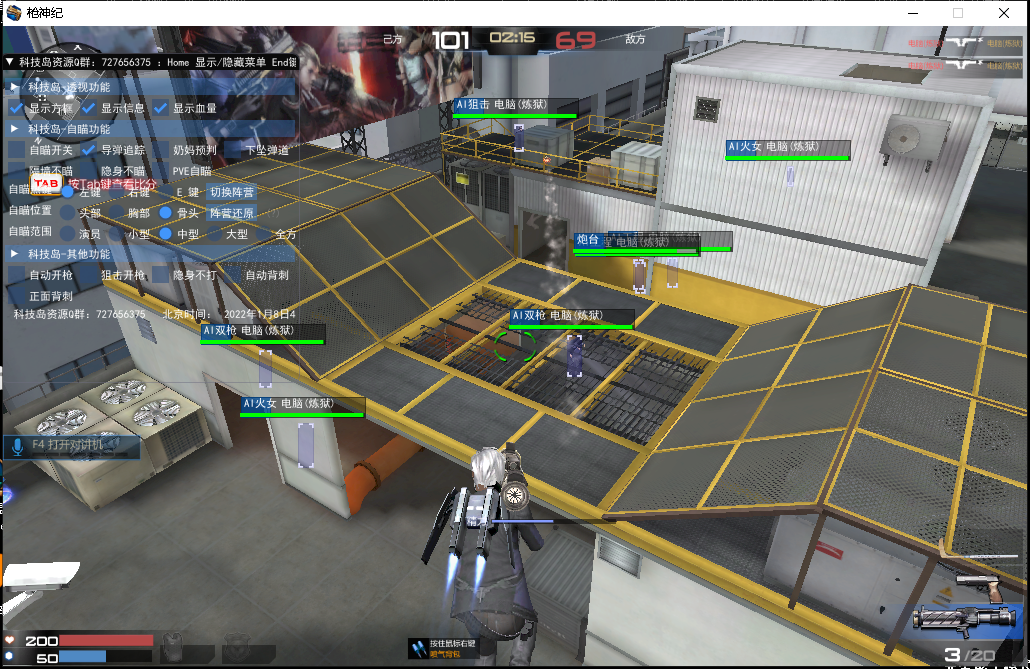Enable the 正面背刺 checkbox
1030x669 pixels.
[17, 296]
